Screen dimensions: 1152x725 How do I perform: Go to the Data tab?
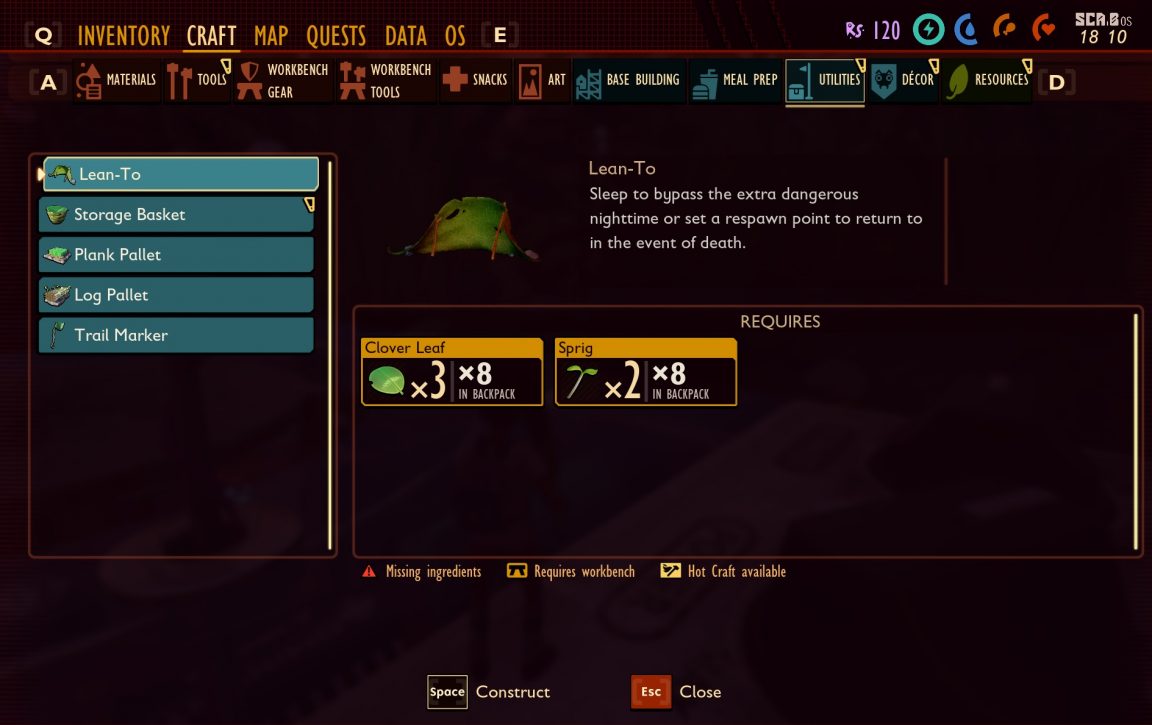[x=405, y=36]
